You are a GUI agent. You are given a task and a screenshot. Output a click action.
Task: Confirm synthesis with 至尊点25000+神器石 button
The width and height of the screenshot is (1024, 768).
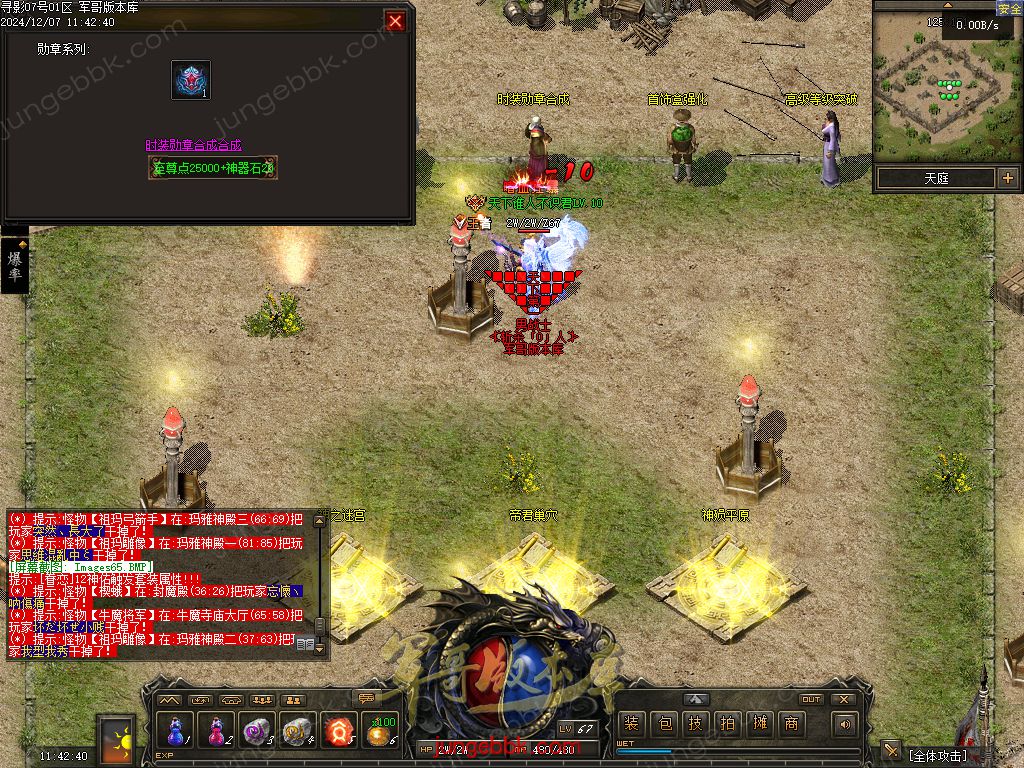[213, 168]
